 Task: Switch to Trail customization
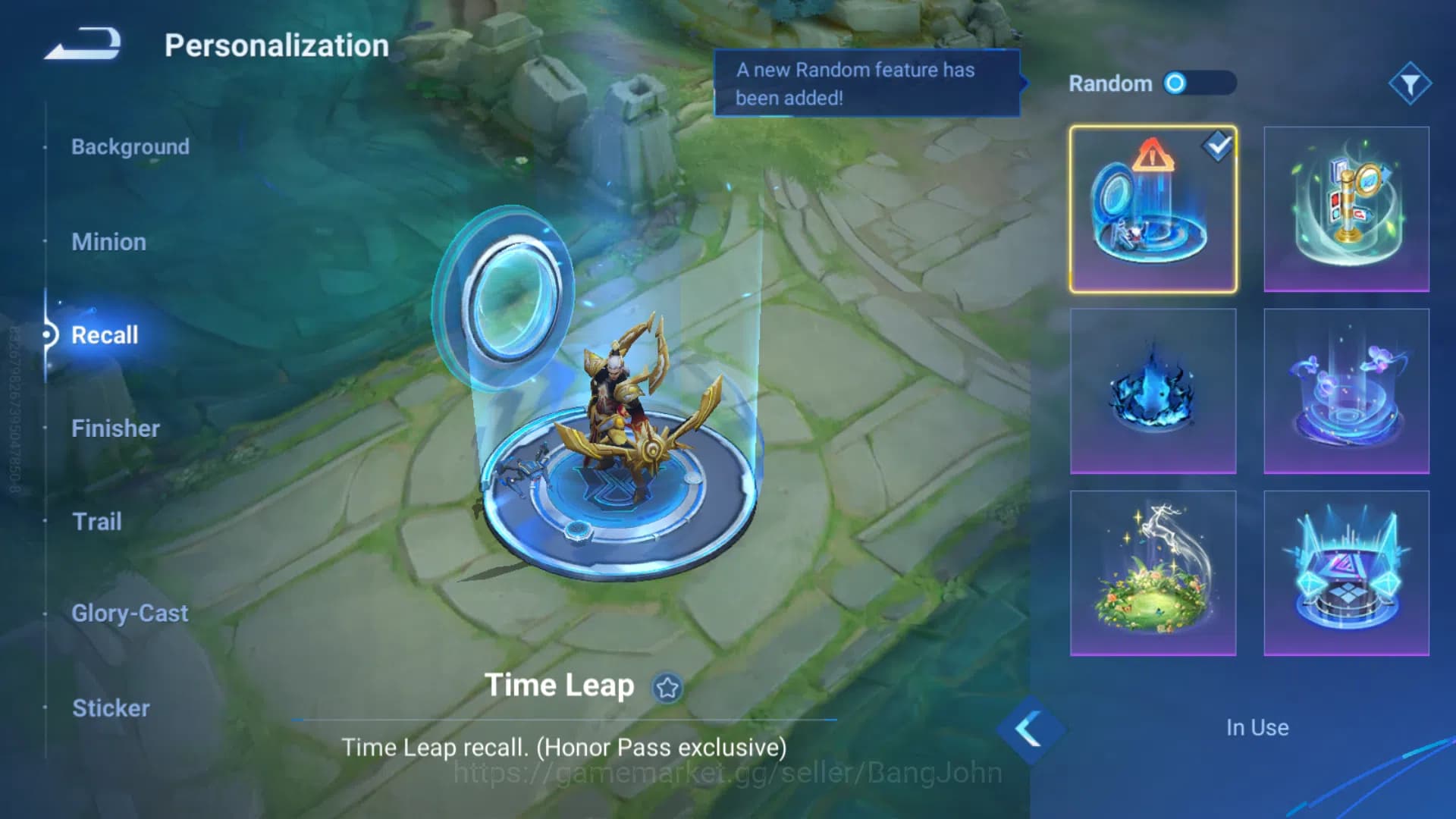pyautogui.click(x=97, y=522)
